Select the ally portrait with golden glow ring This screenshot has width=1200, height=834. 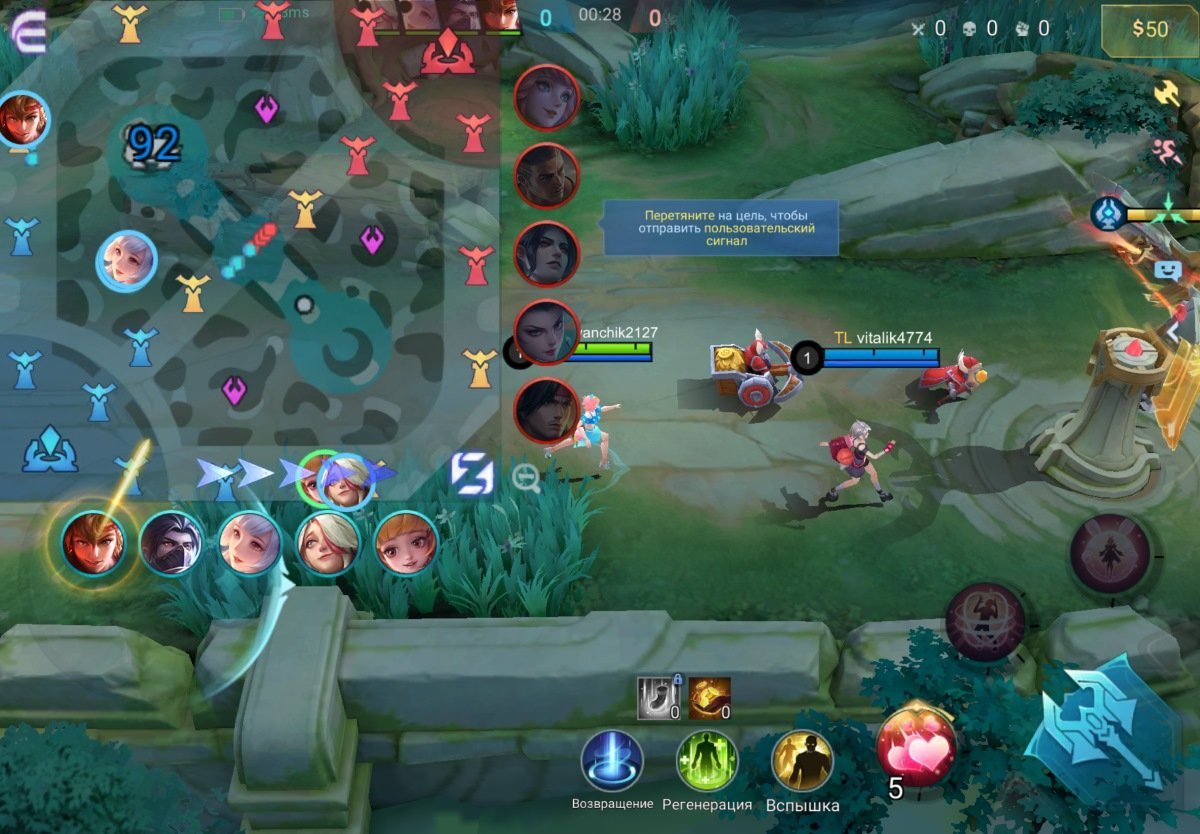[93, 544]
